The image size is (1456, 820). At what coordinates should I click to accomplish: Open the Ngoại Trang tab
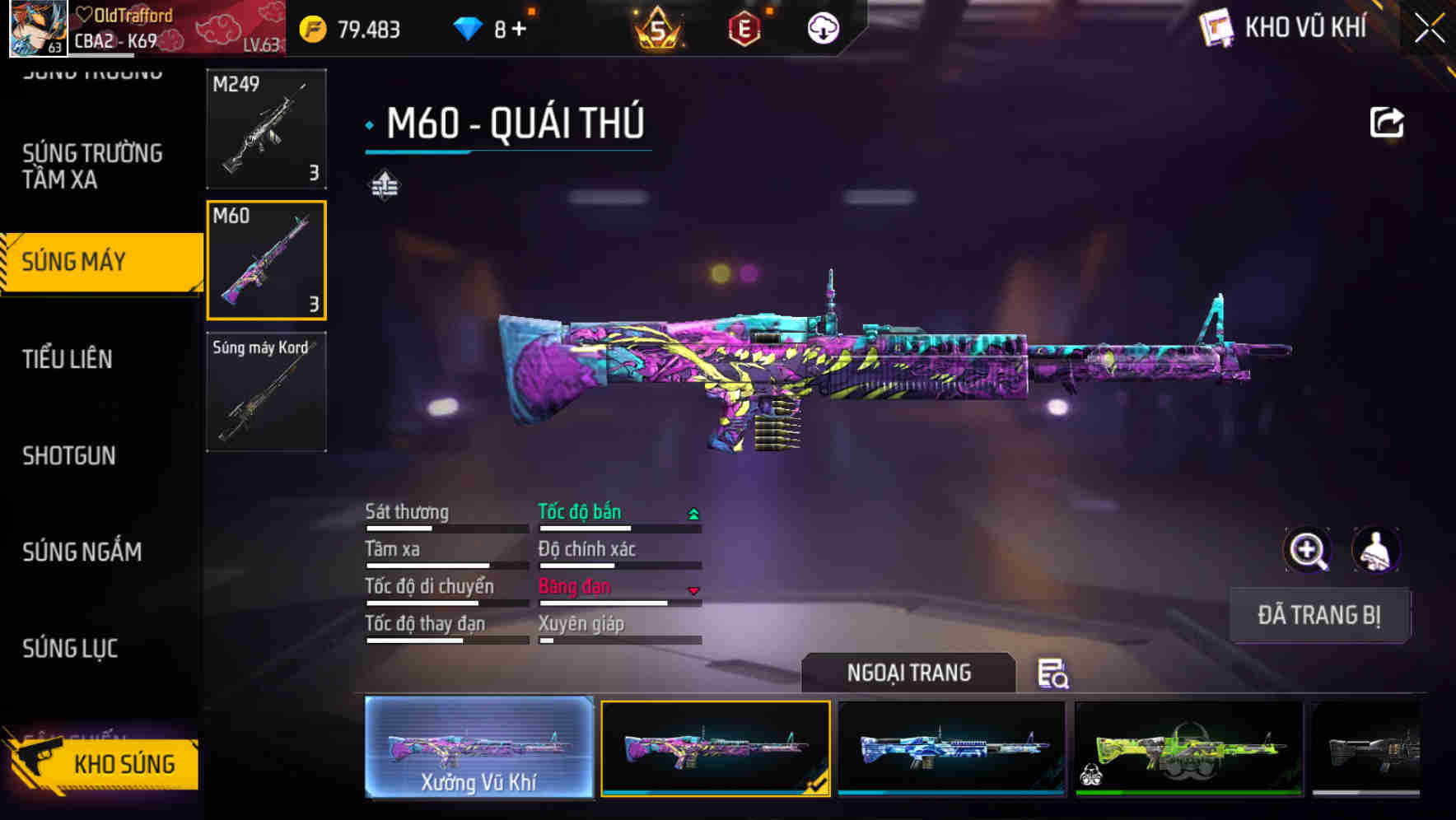point(908,673)
